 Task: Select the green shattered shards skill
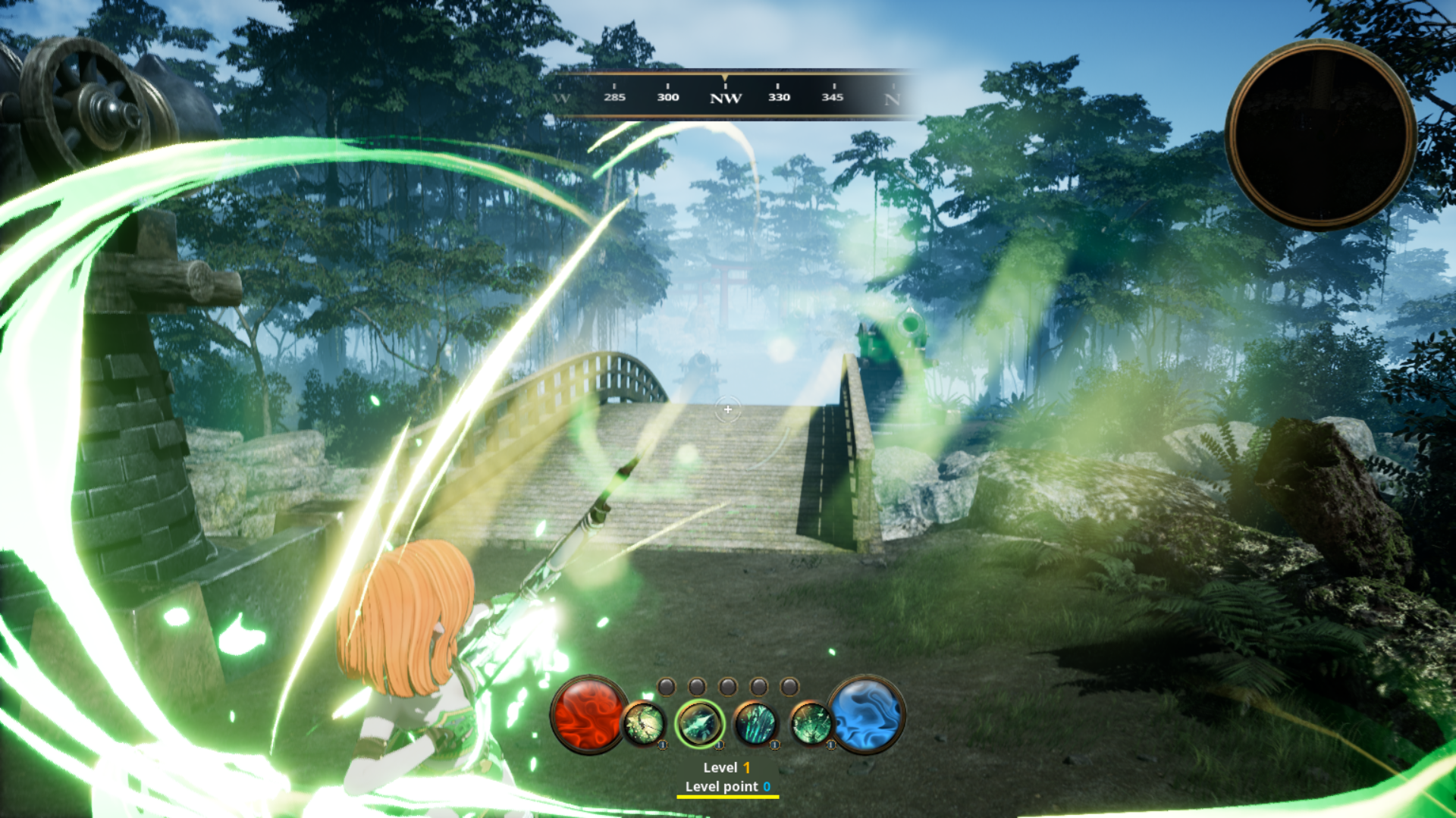(x=811, y=723)
